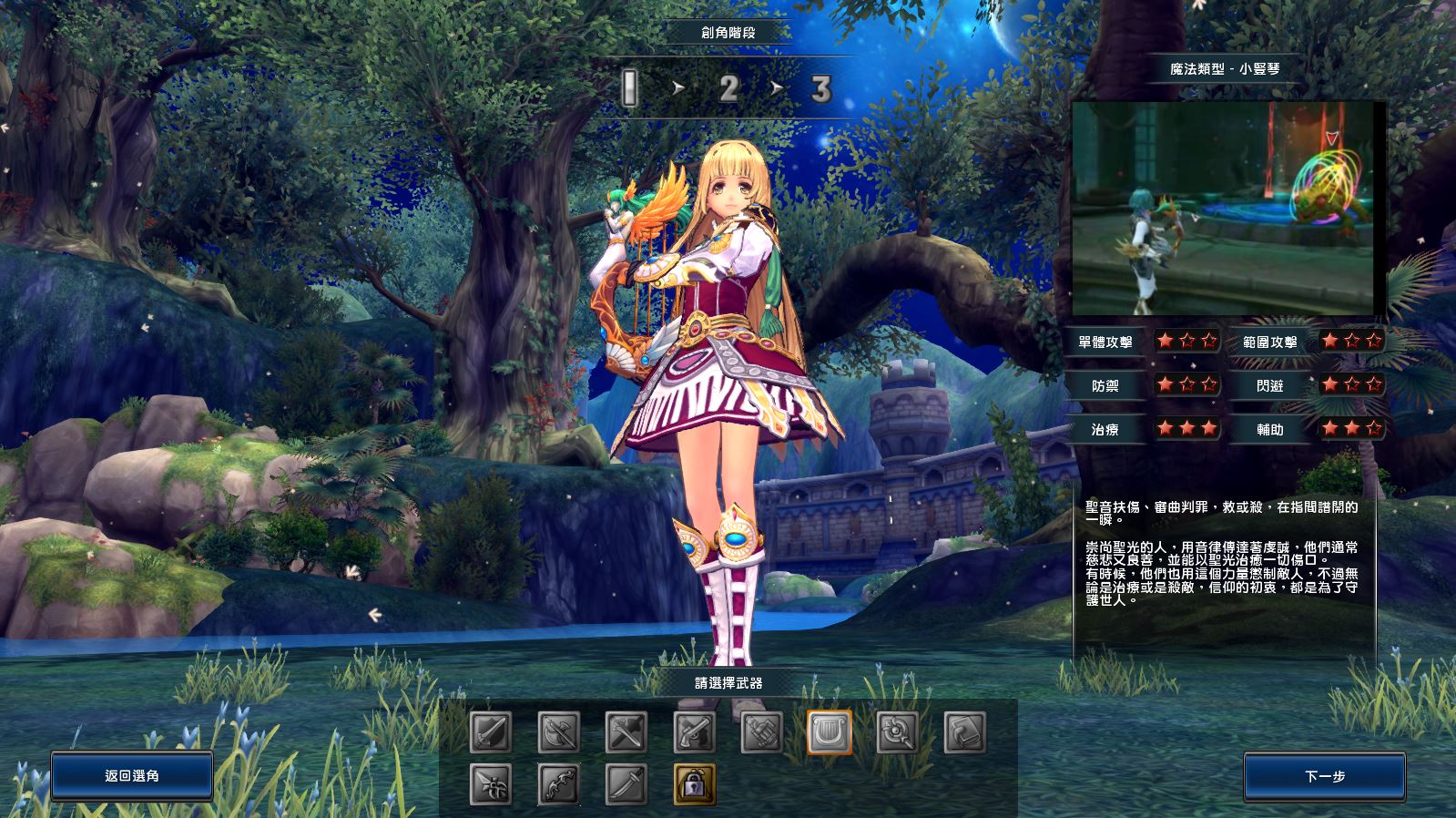This screenshot has width=1456, height=818.
Task: Pick the orb staff weapon
Action: [897, 731]
